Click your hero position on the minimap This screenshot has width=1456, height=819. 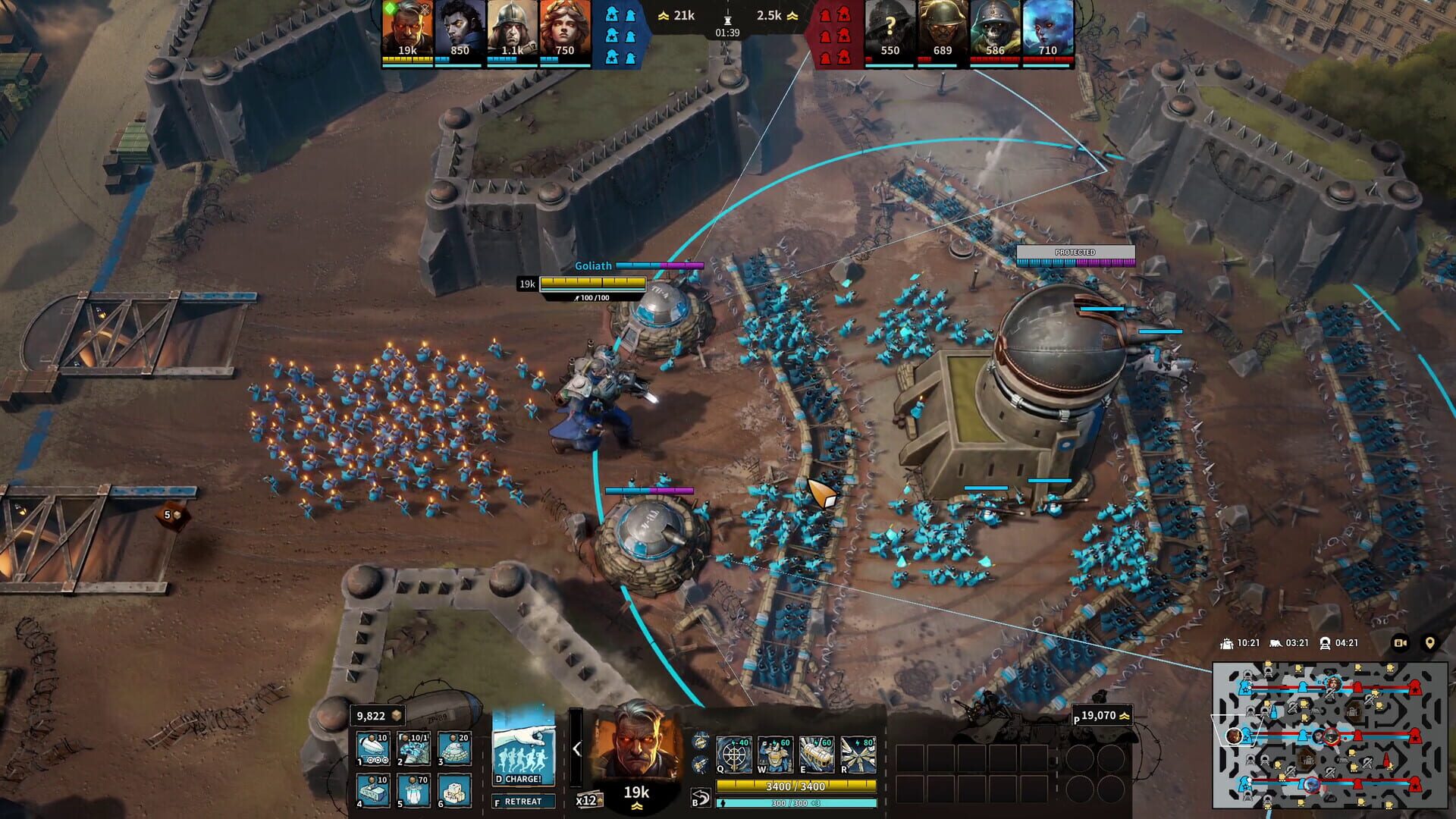1233,736
